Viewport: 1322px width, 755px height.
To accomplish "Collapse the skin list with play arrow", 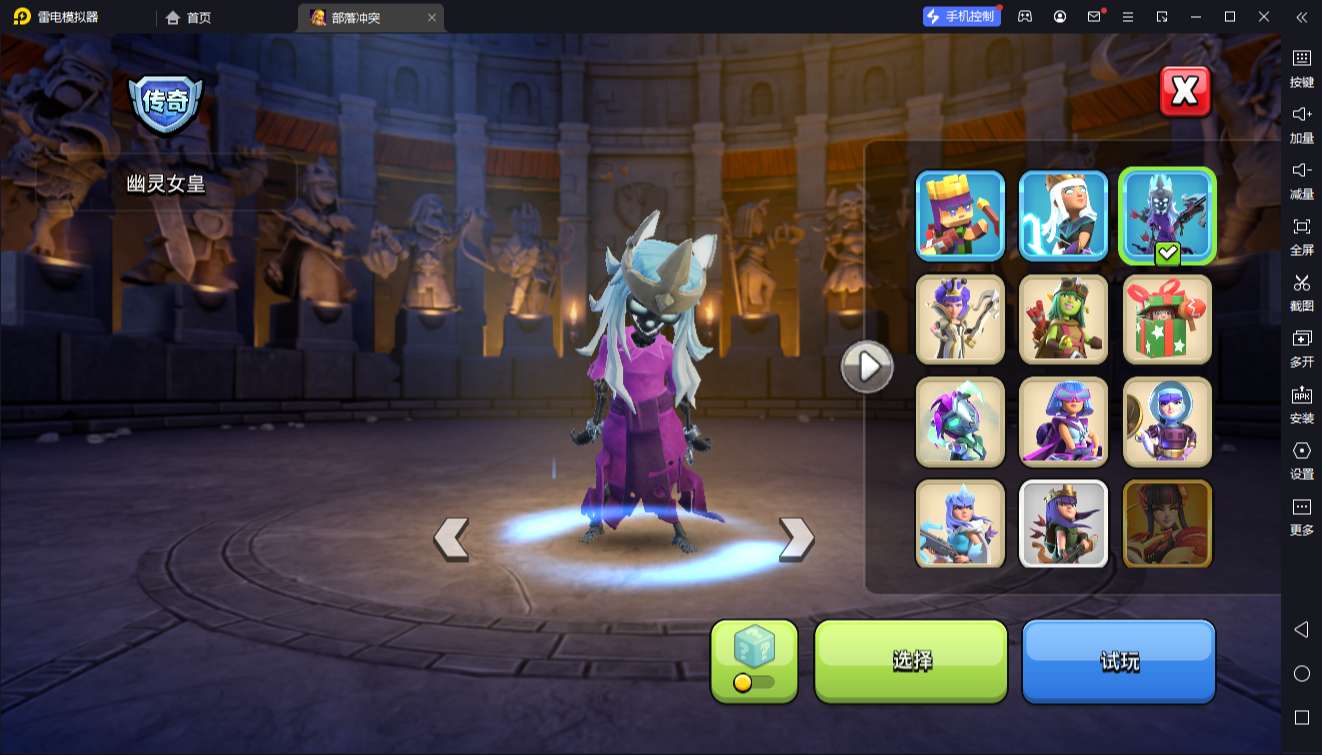I will (x=866, y=367).
